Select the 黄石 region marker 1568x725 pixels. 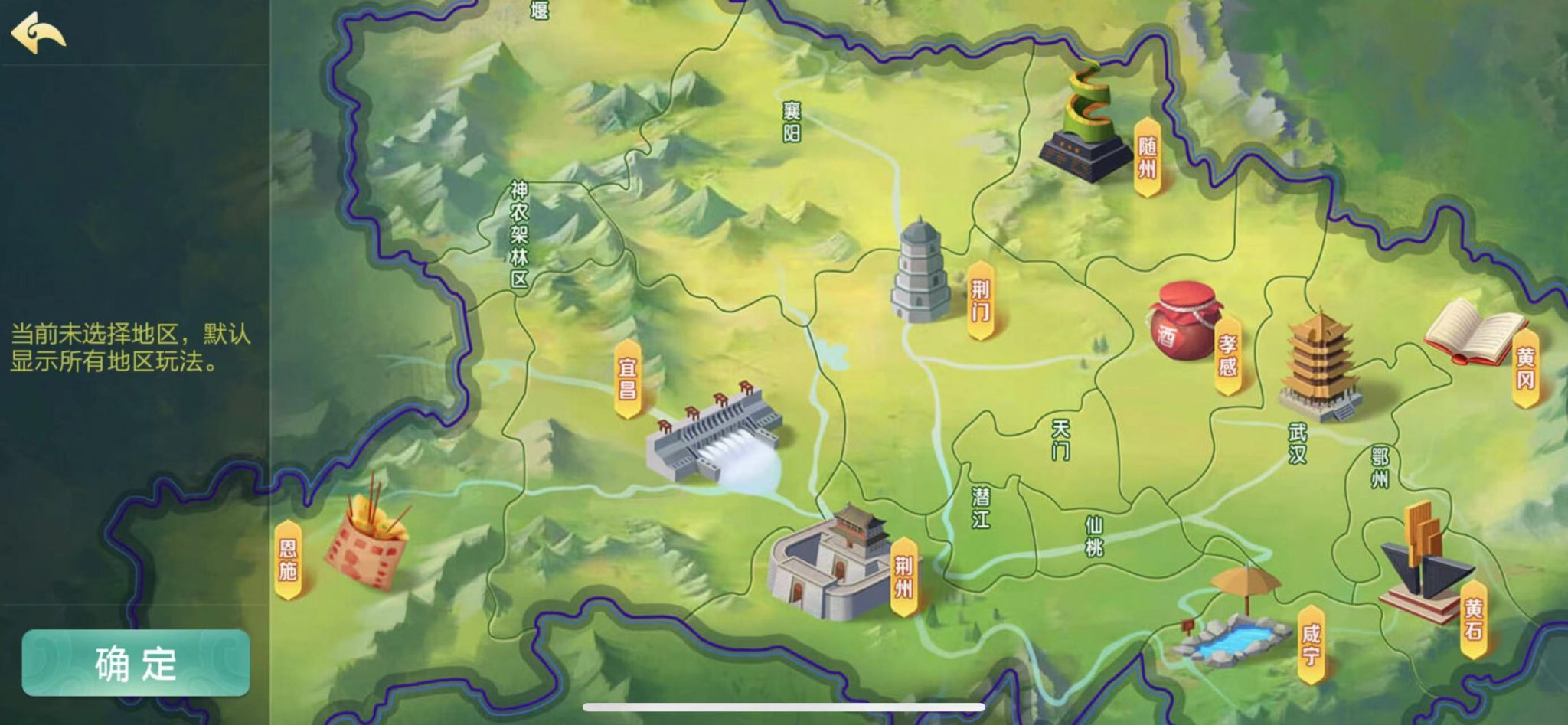point(1473,619)
